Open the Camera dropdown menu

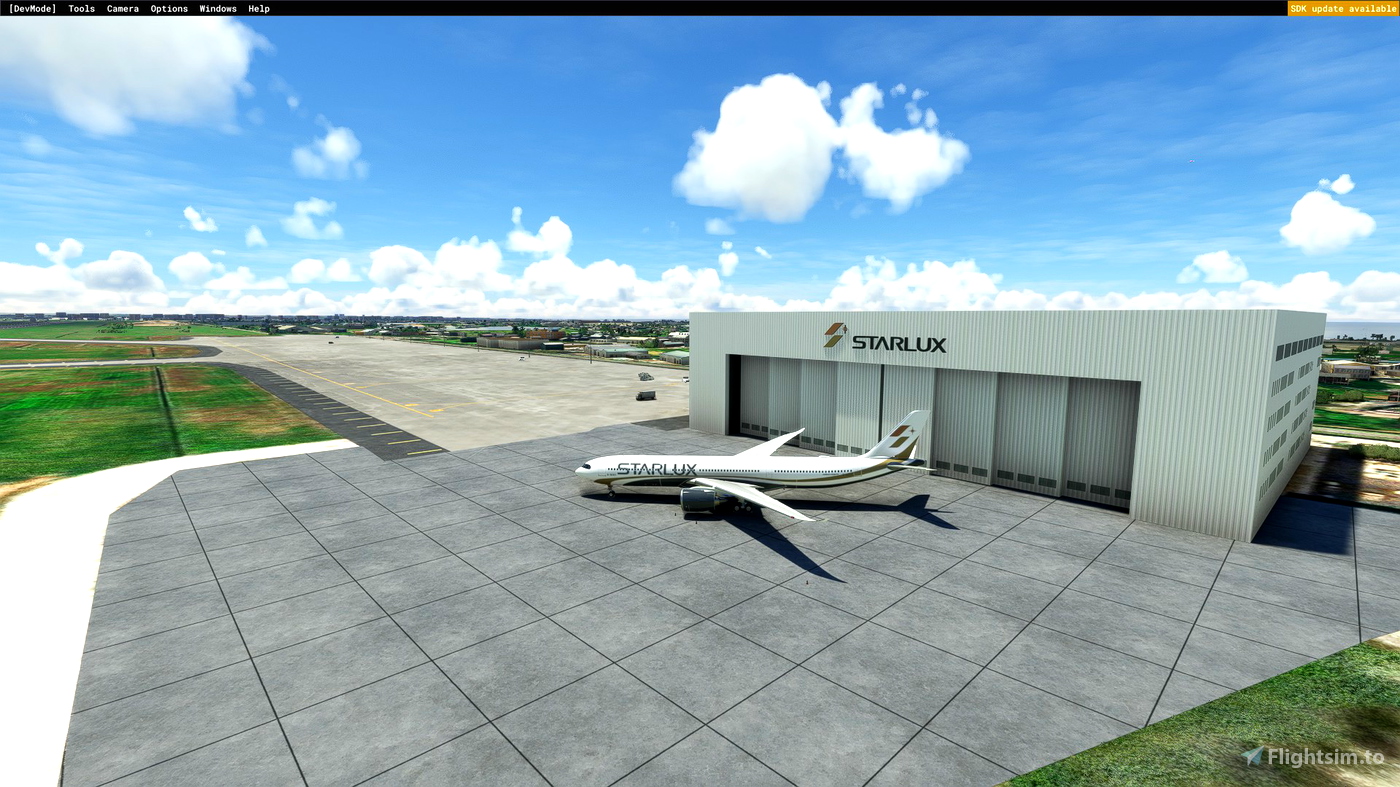point(122,8)
